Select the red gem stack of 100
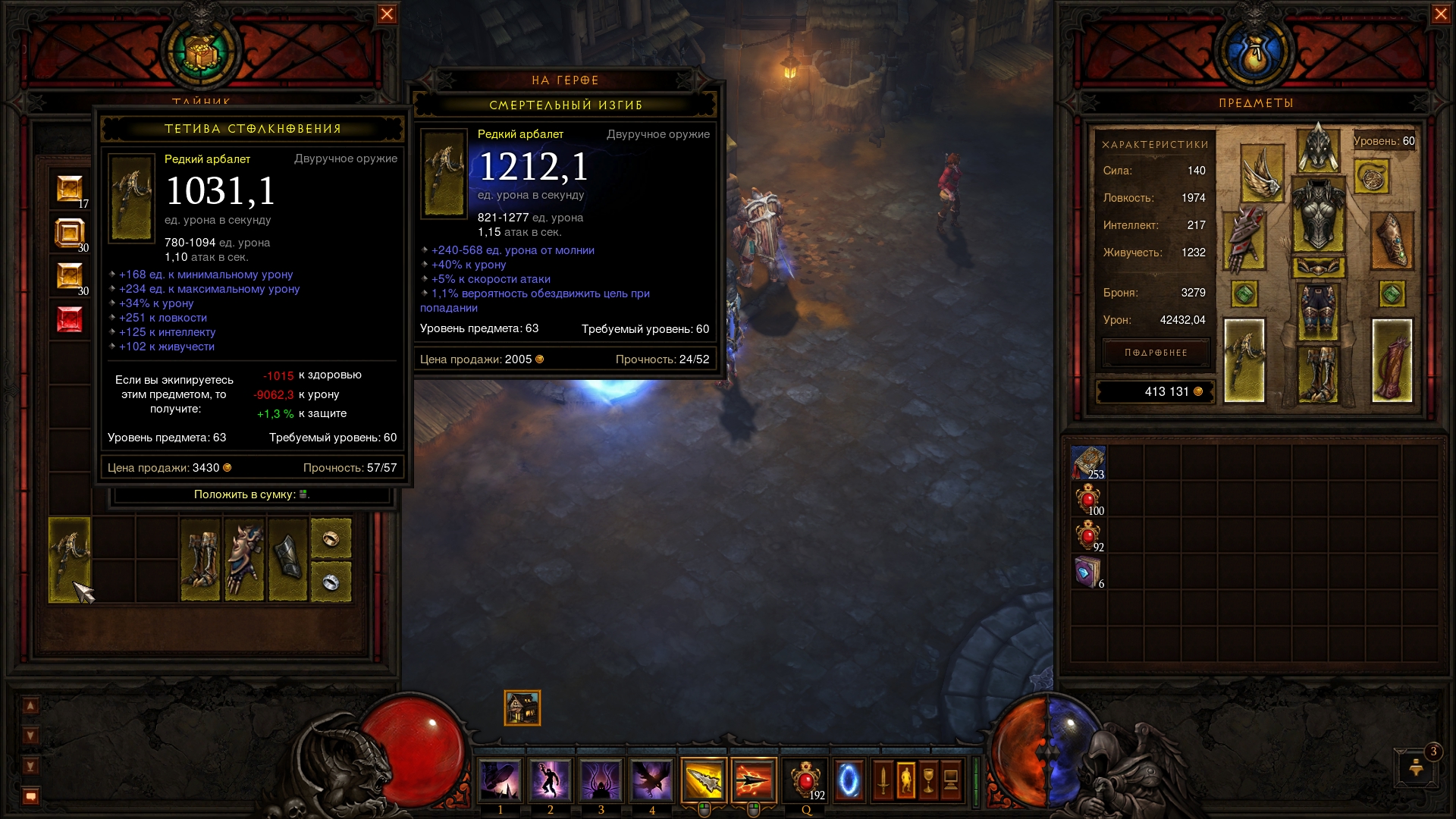The height and width of the screenshot is (819, 1456). (1088, 500)
